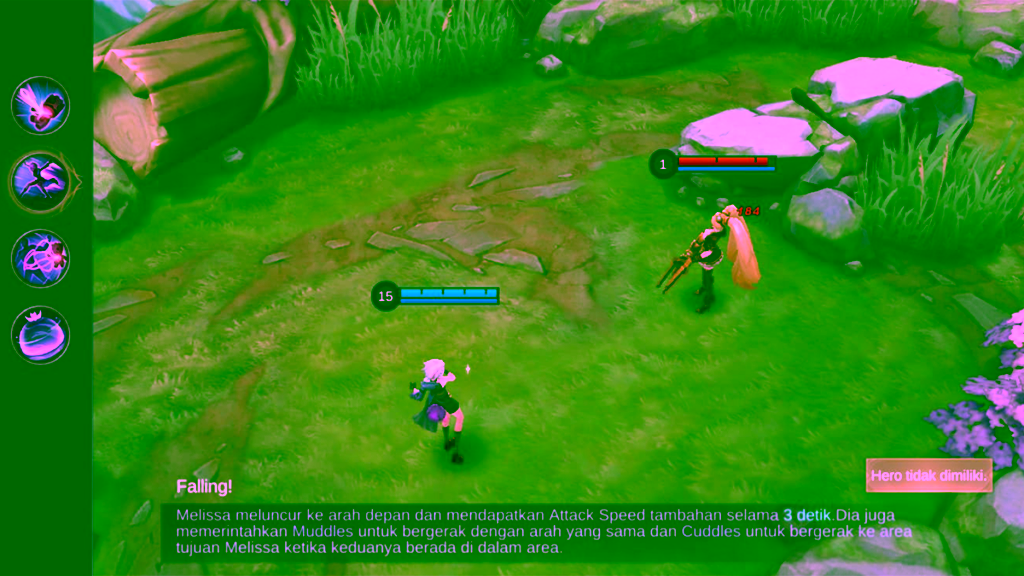Choose the highlighted Falling! dash skill icon
This screenshot has height=576, width=1024.
(x=40, y=181)
